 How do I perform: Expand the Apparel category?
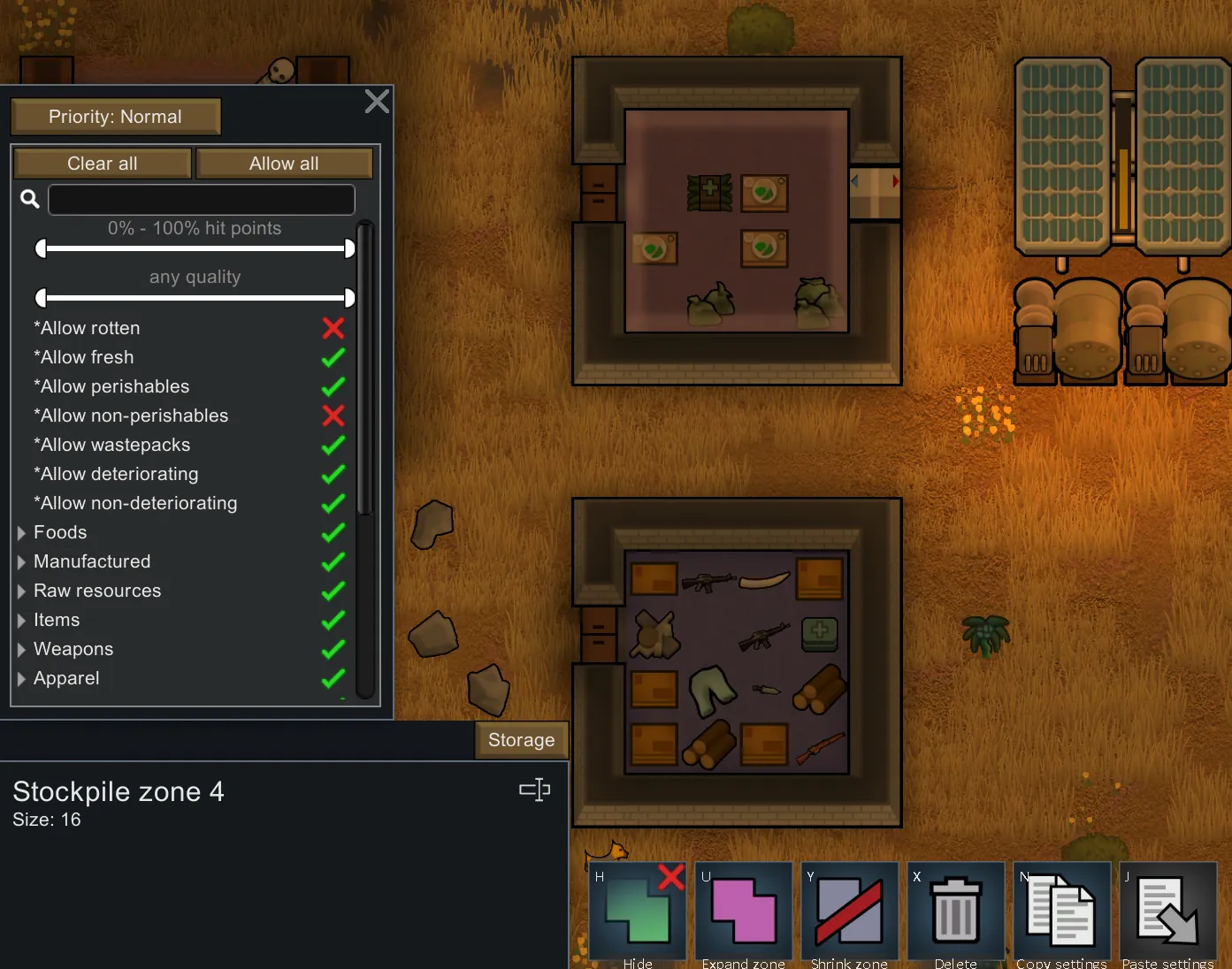pyautogui.click(x=21, y=679)
